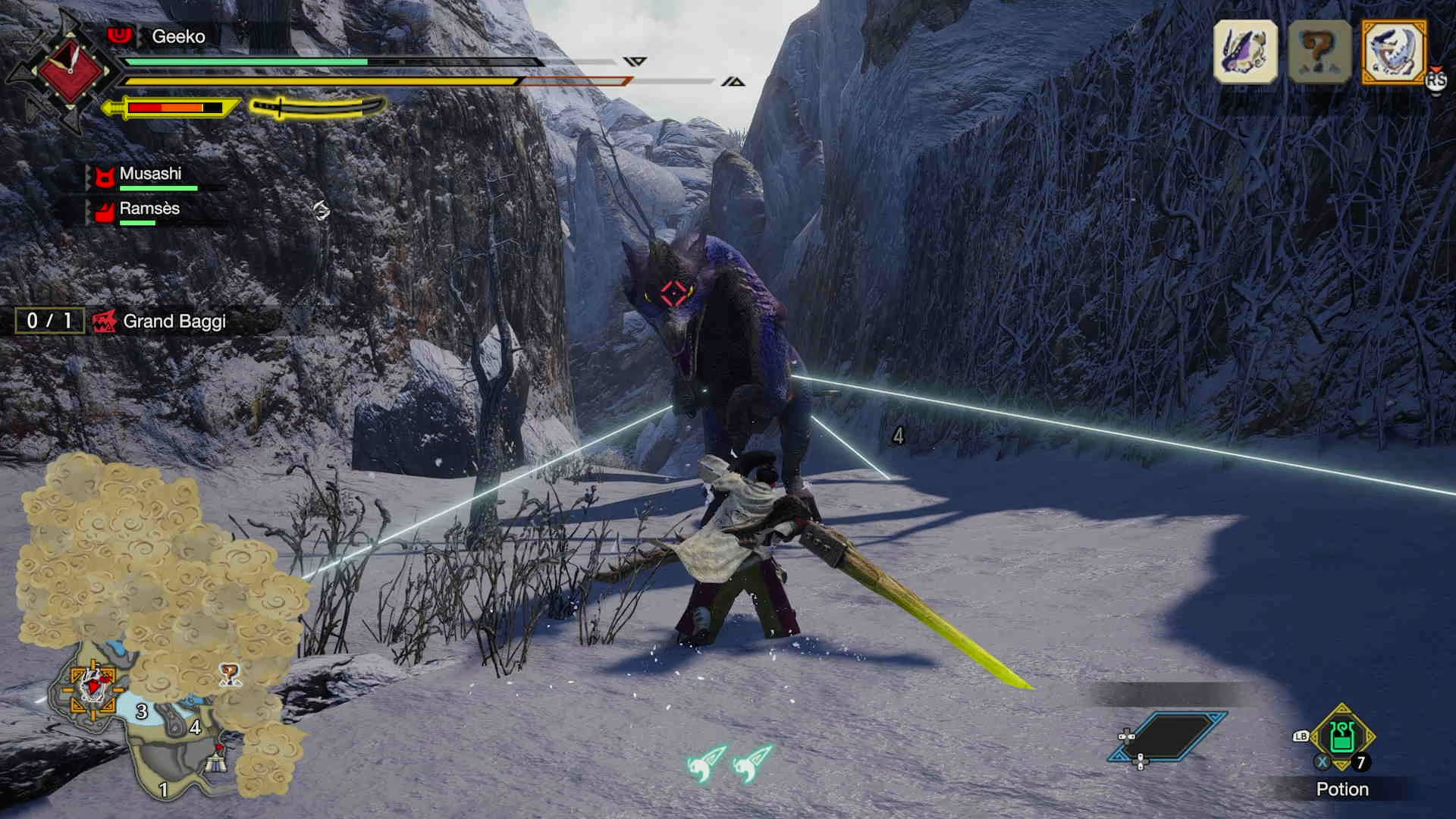Click the question-mark marker on minimap
Viewport: 1456px width, 819px height.
(229, 673)
